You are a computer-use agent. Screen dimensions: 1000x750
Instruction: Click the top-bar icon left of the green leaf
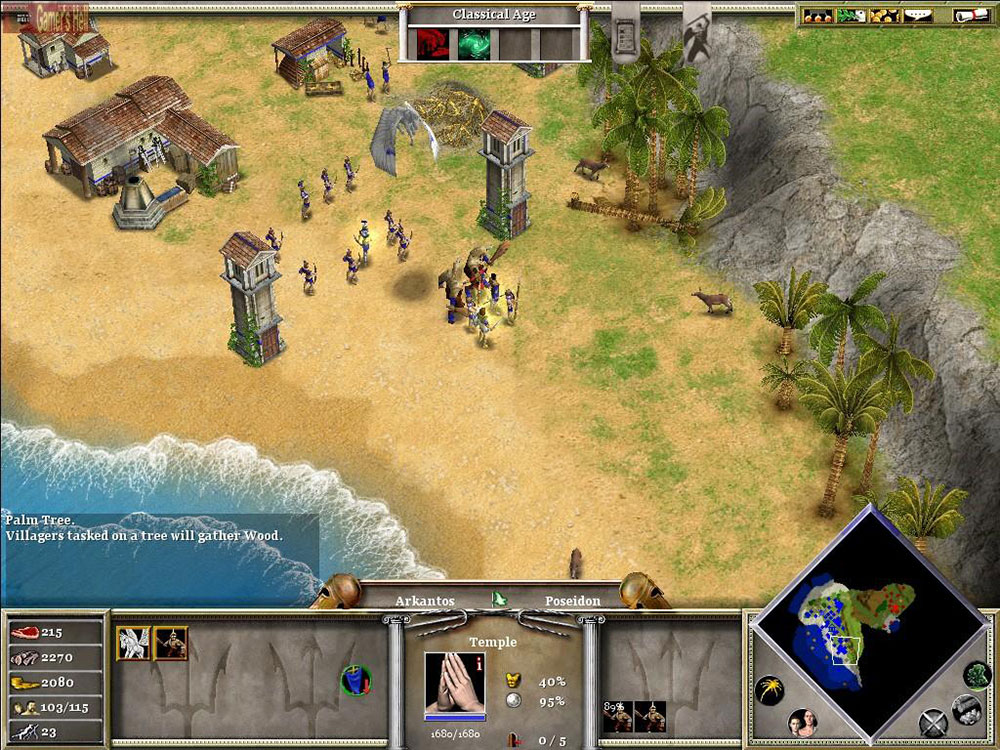(817, 15)
